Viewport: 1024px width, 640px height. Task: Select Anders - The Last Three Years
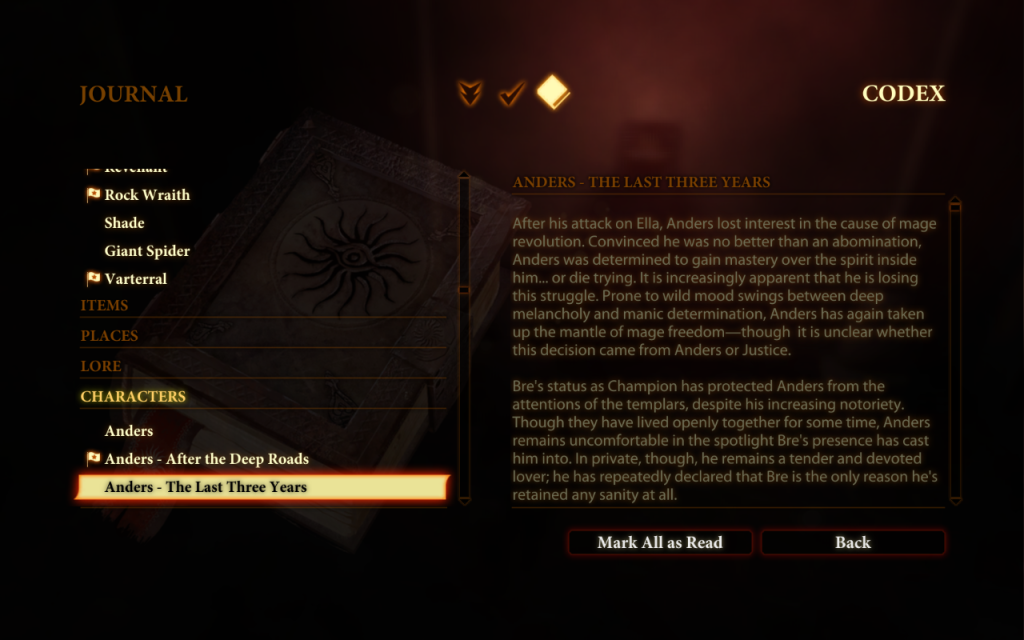206,487
